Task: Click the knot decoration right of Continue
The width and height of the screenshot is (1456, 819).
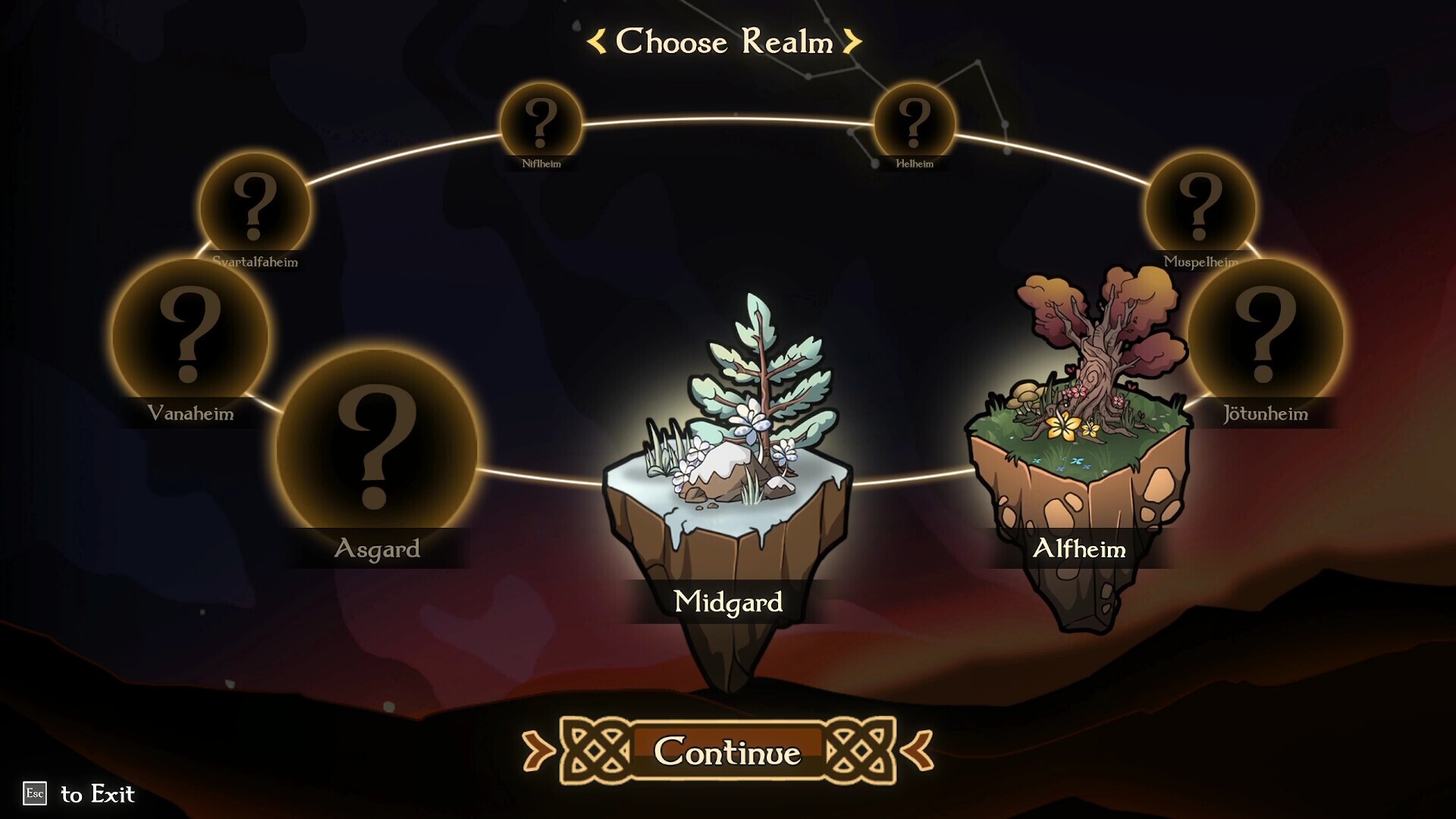Action: 861,748
